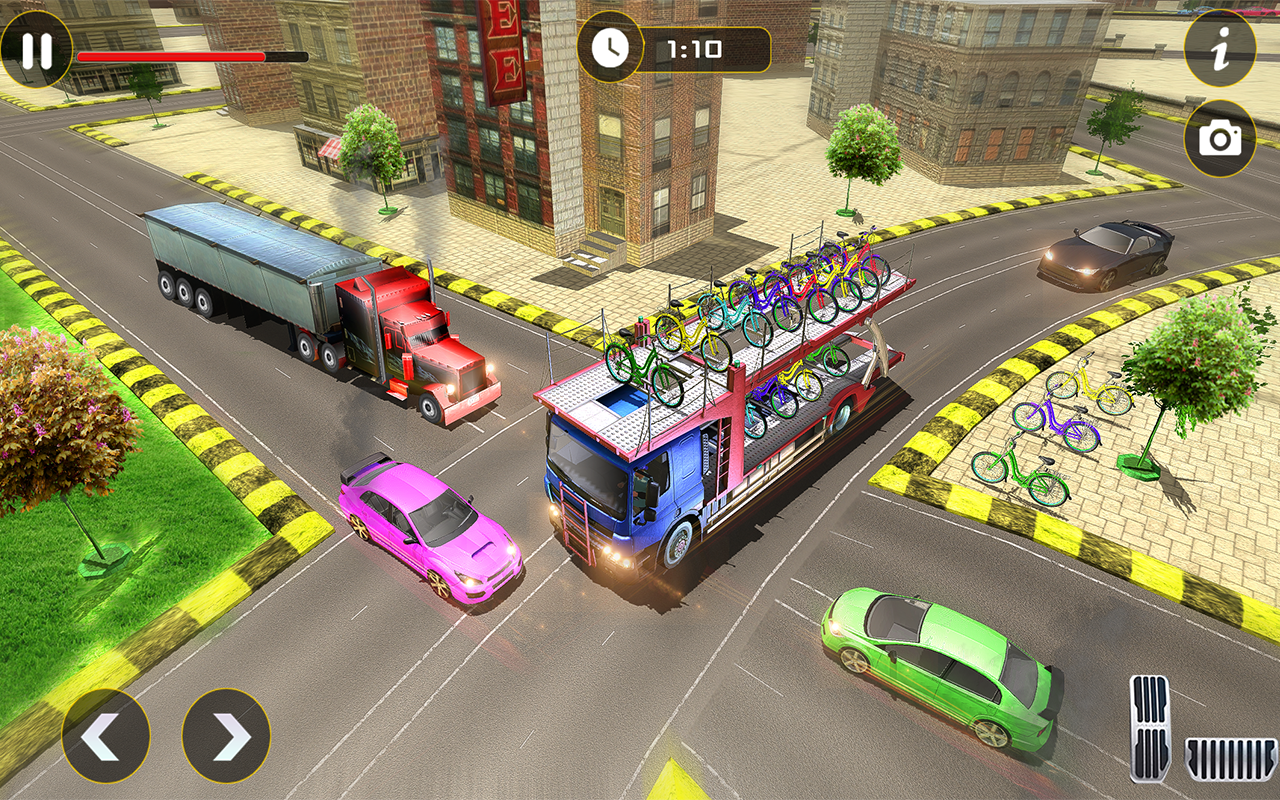This screenshot has width=1280, height=800.
Task: Pause the game
Action: coord(36,50)
